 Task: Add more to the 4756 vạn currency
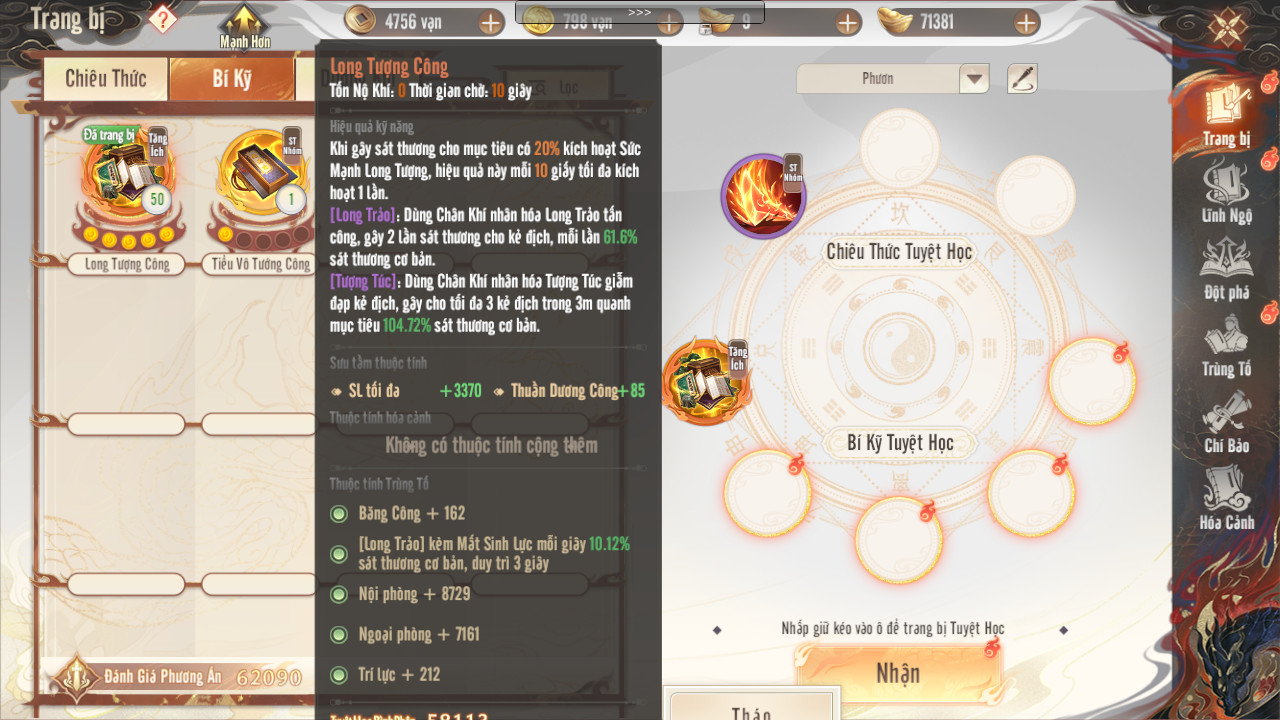coord(491,22)
